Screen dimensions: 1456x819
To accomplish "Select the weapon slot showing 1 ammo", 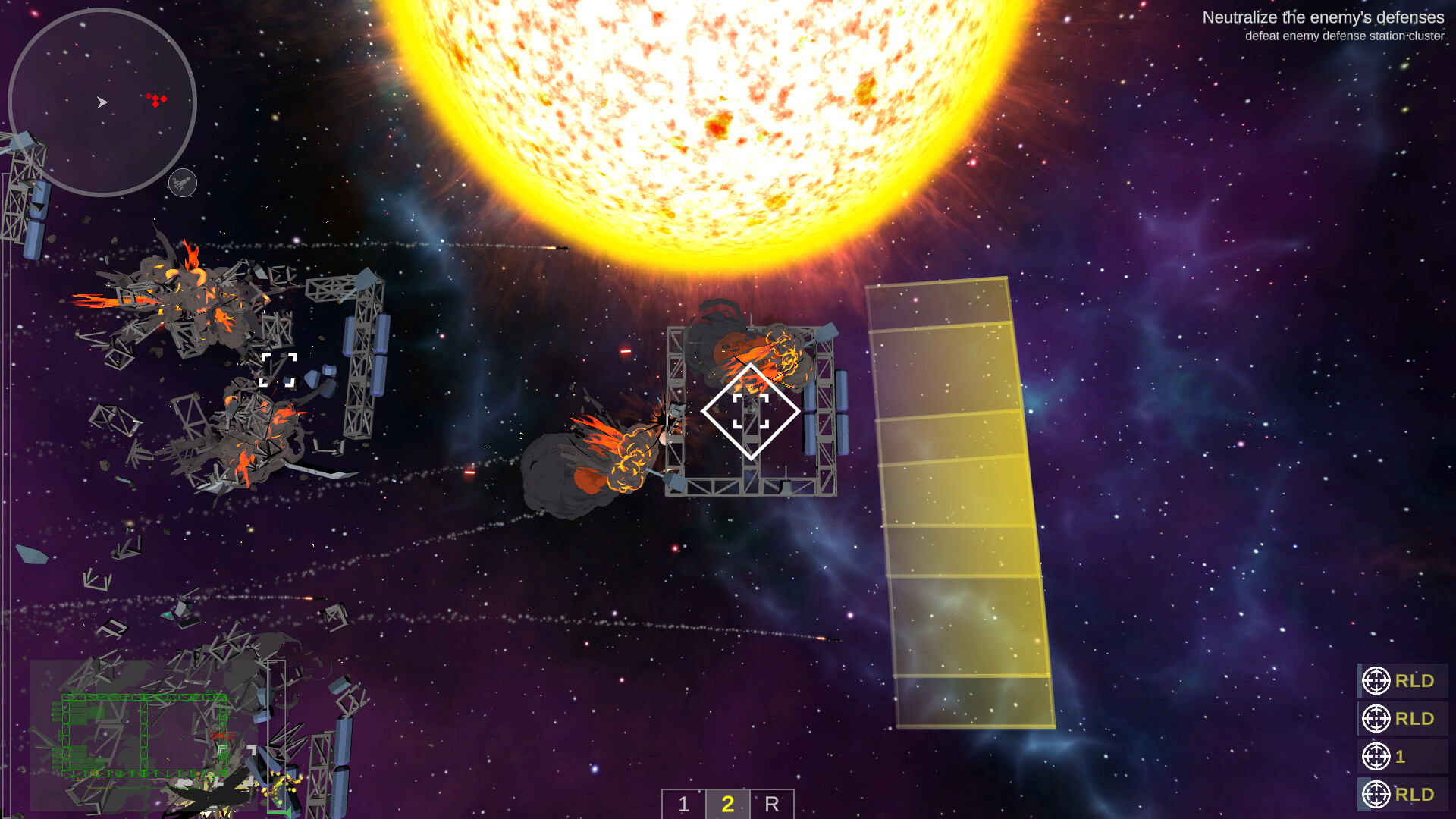I will coord(1377,757).
